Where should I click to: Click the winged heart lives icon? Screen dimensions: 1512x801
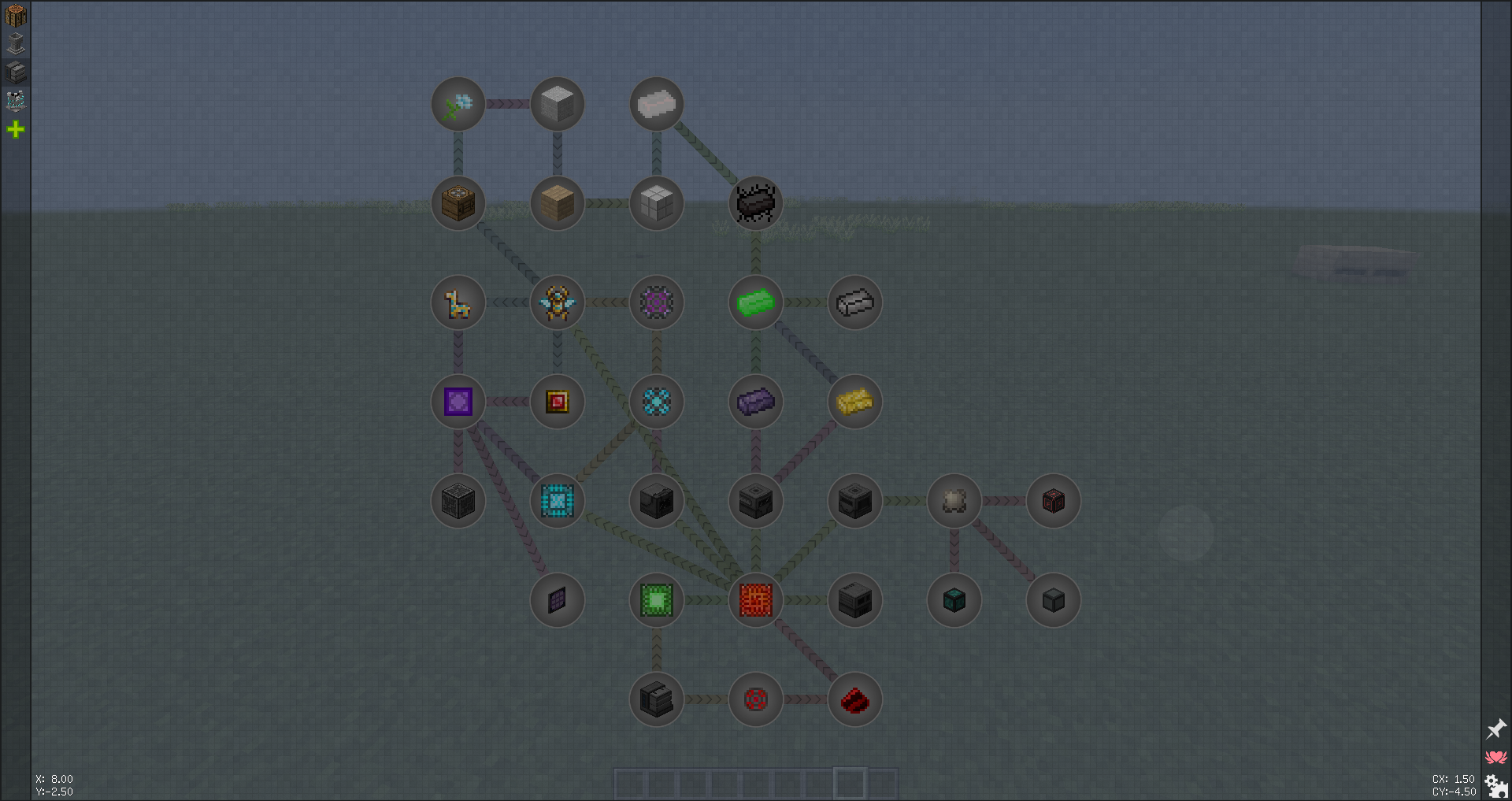[x=1495, y=757]
